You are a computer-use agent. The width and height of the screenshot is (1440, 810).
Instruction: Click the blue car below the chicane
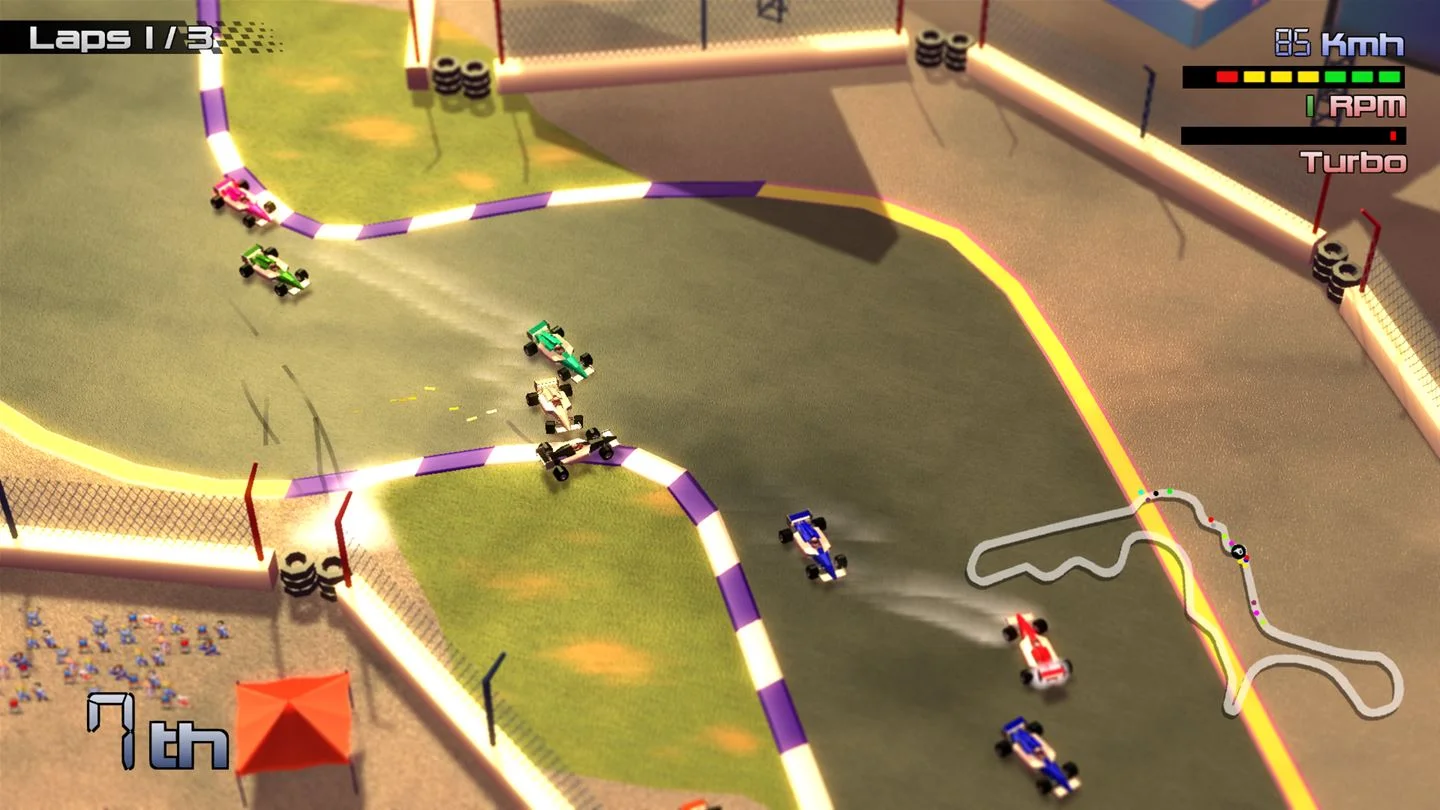(x=812, y=545)
